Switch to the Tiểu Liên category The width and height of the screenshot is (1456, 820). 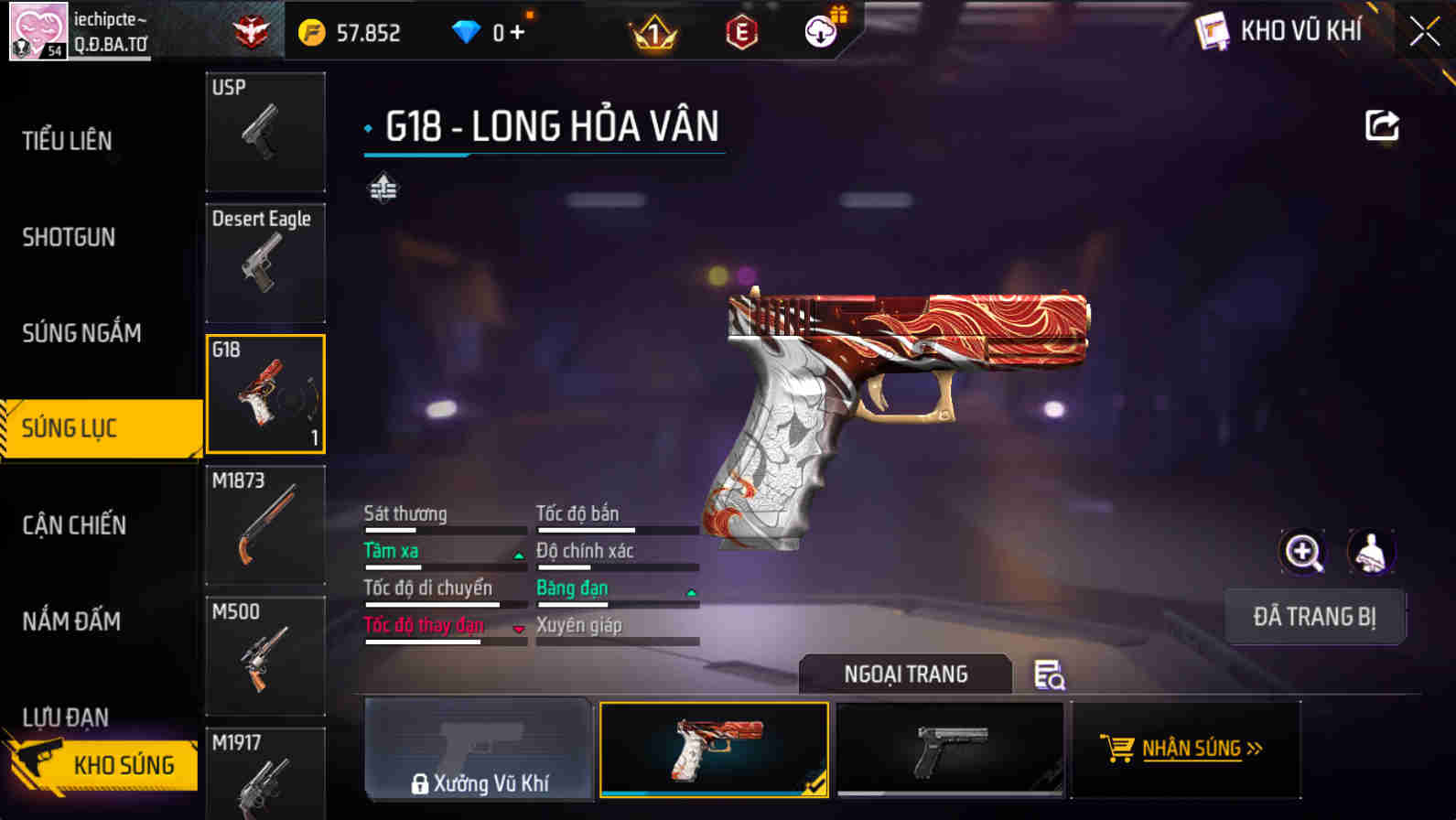click(x=68, y=141)
